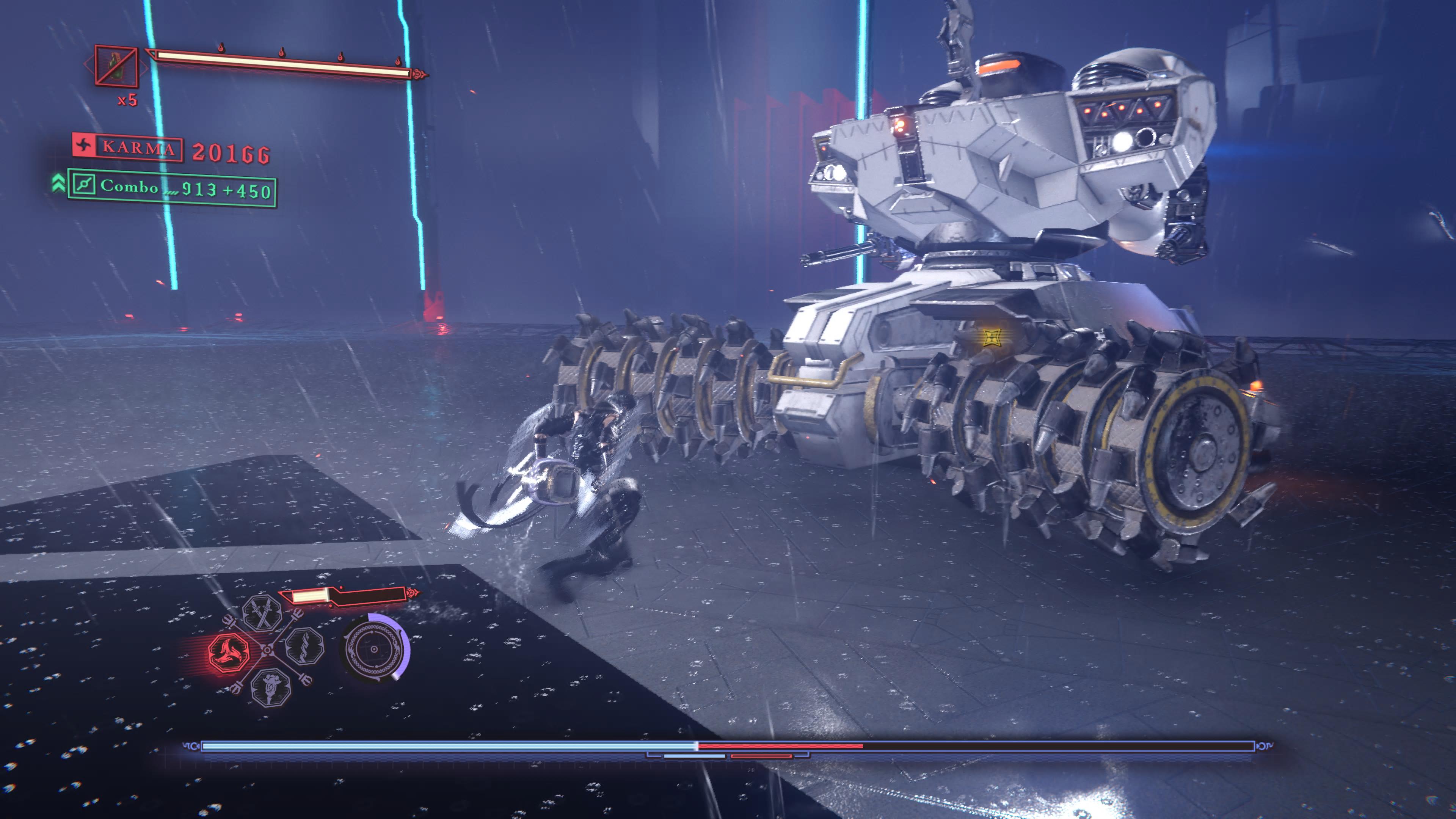Use the green bottle healing item slot
The image size is (1456, 819).
116,66
